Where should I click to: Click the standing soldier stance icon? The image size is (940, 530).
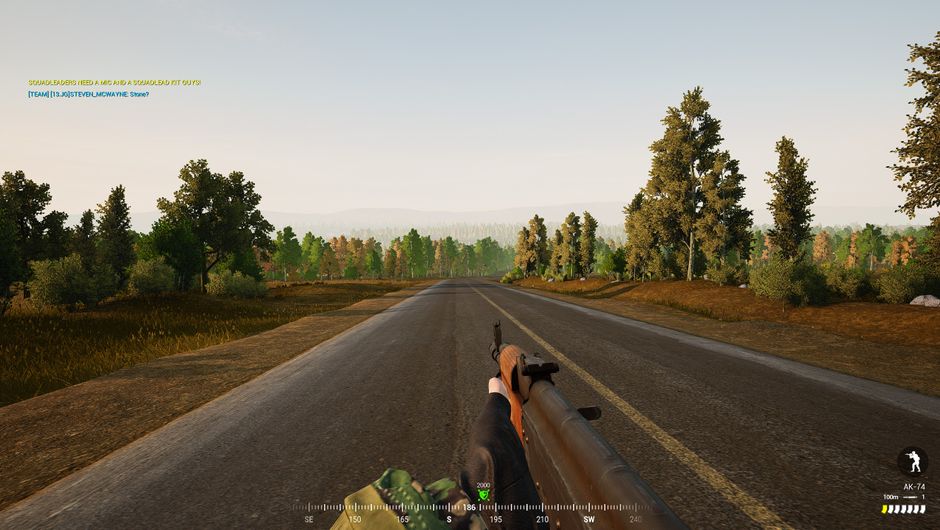[x=911, y=461]
